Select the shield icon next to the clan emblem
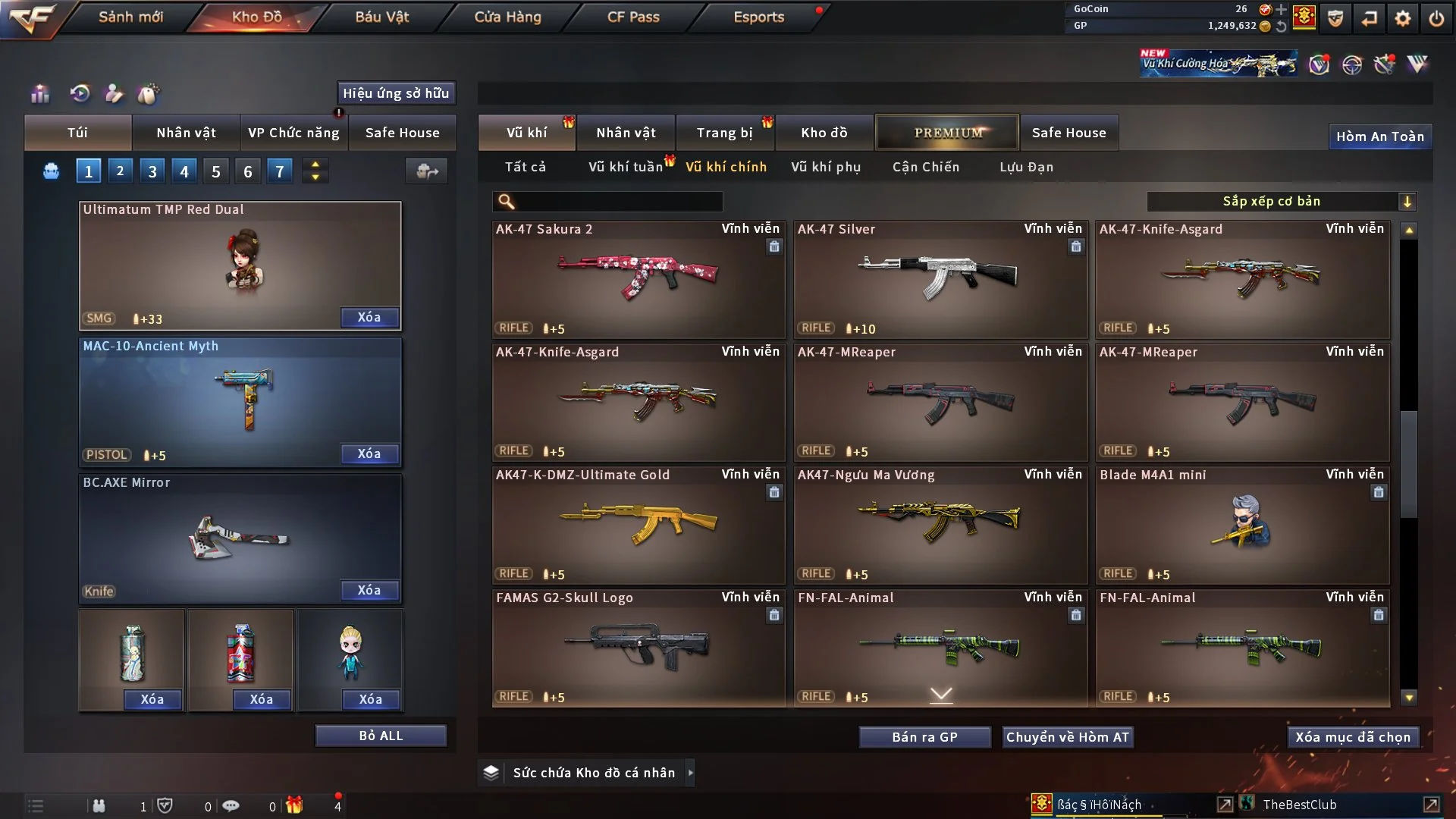This screenshot has height=819, width=1456. [x=1335, y=19]
